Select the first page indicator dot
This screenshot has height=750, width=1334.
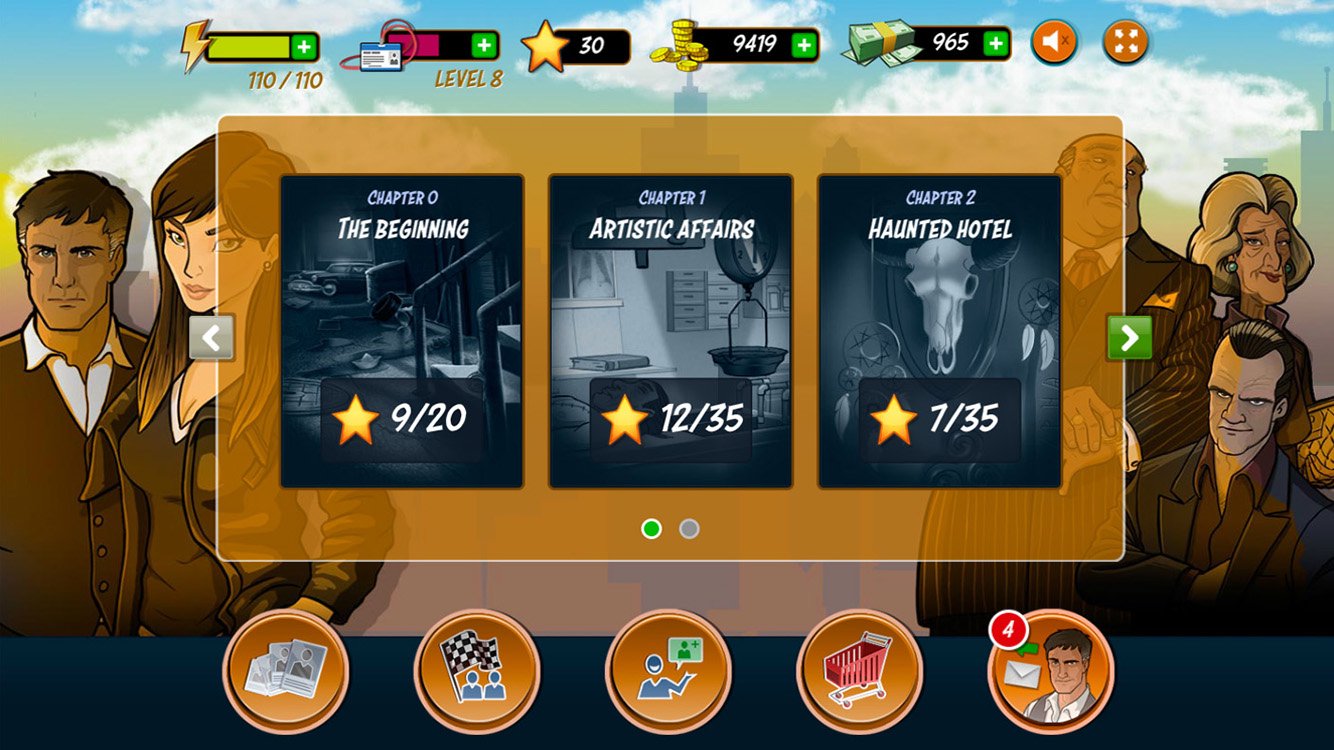[x=651, y=529]
